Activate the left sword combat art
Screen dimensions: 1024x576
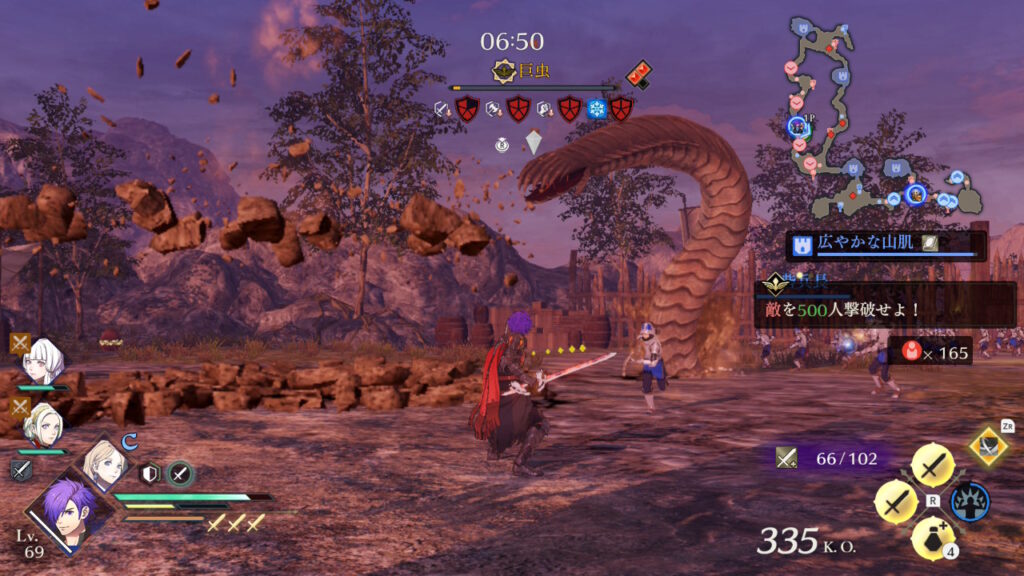pyautogui.click(x=895, y=501)
